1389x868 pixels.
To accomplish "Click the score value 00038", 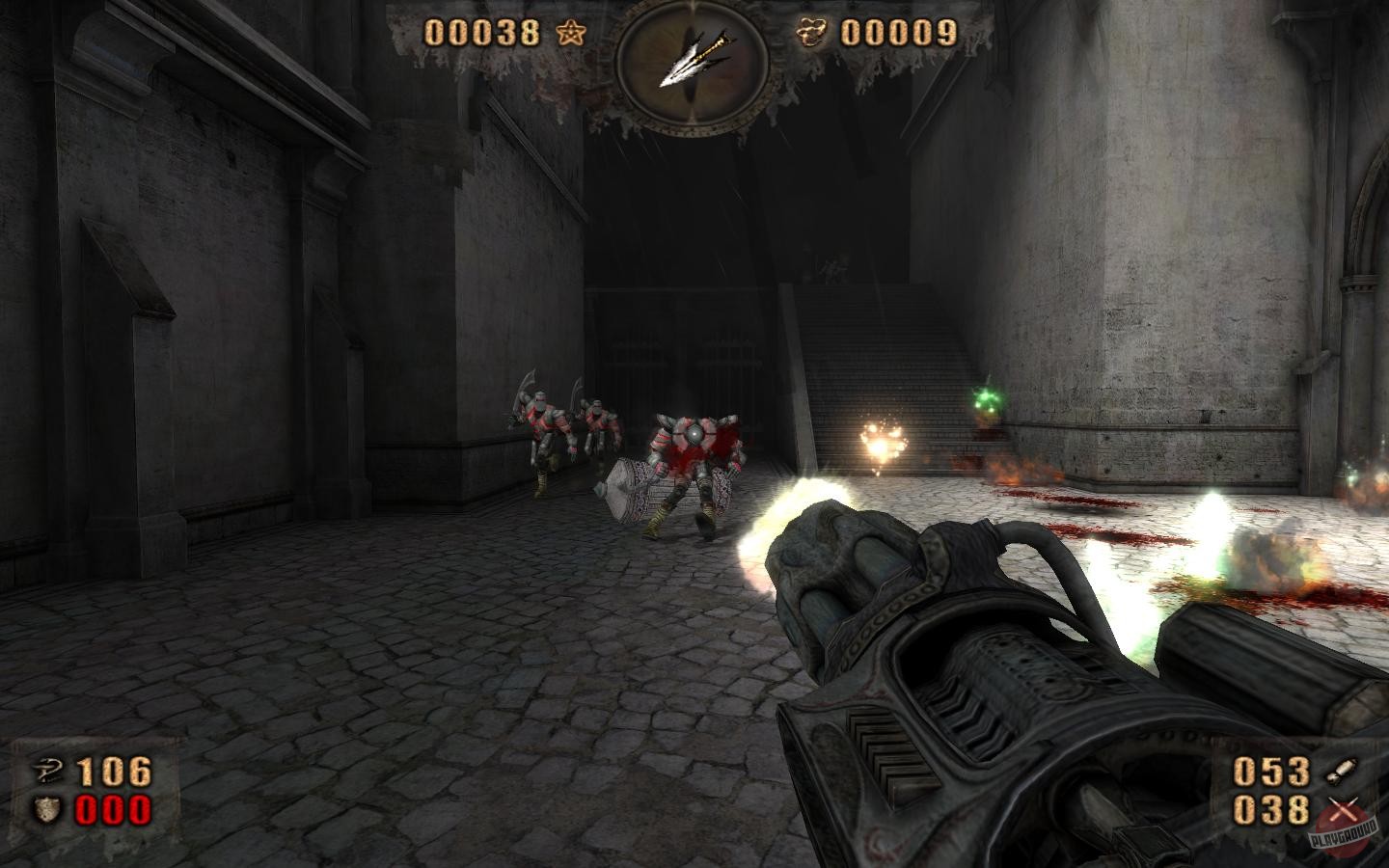I will pos(482,32).
